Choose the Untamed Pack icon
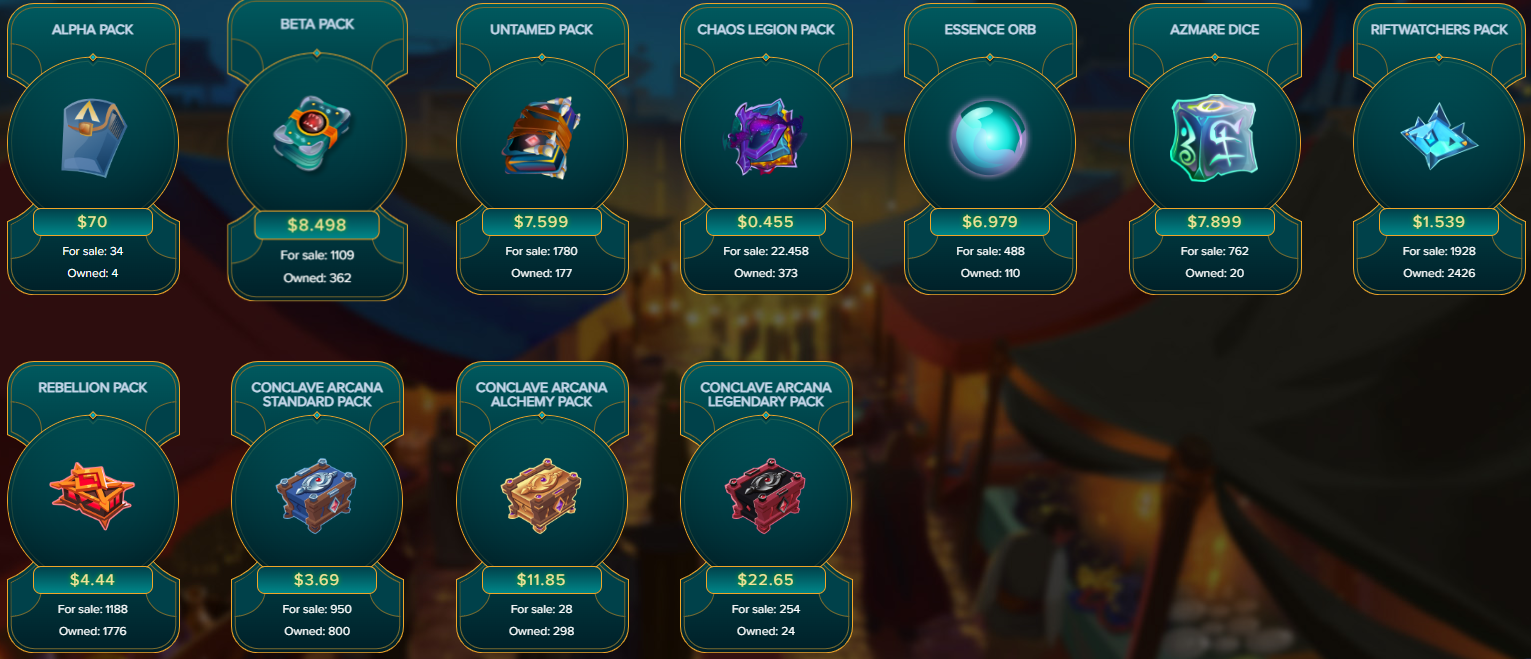1531x659 pixels. pos(542,140)
